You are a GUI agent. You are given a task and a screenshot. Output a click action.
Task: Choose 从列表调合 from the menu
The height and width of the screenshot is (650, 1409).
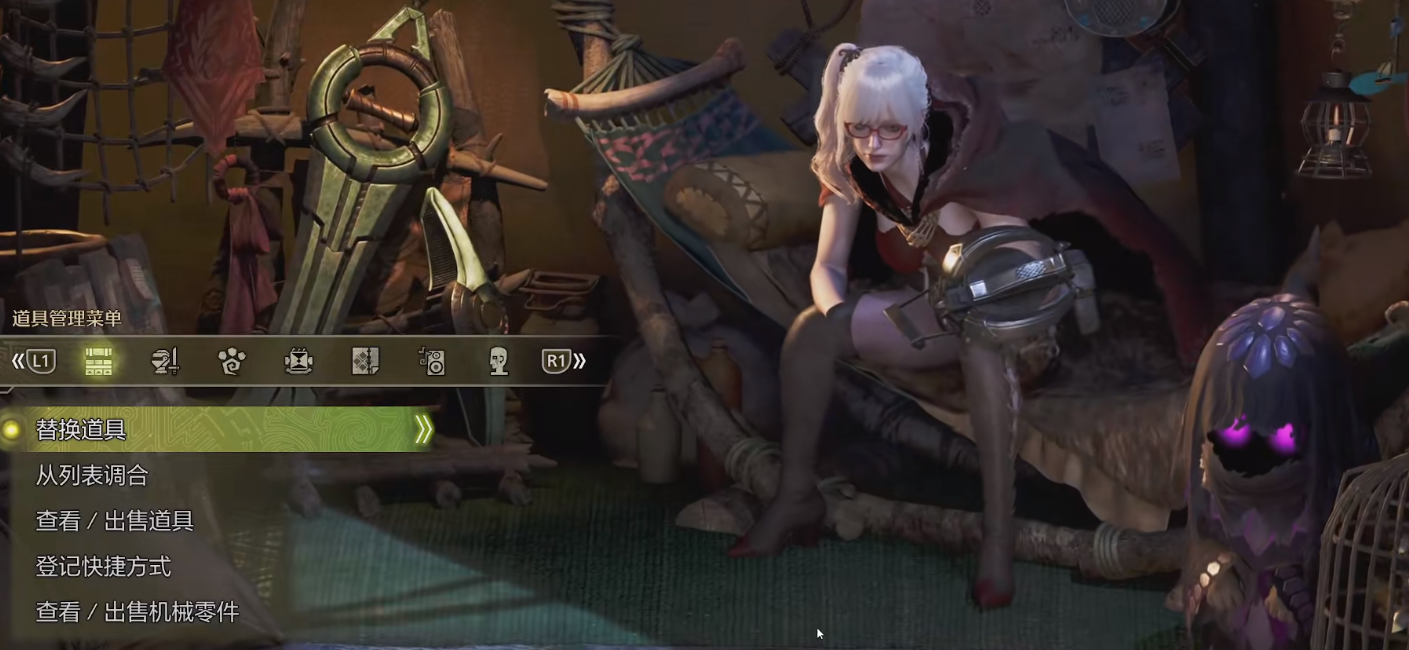click(x=92, y=476)
